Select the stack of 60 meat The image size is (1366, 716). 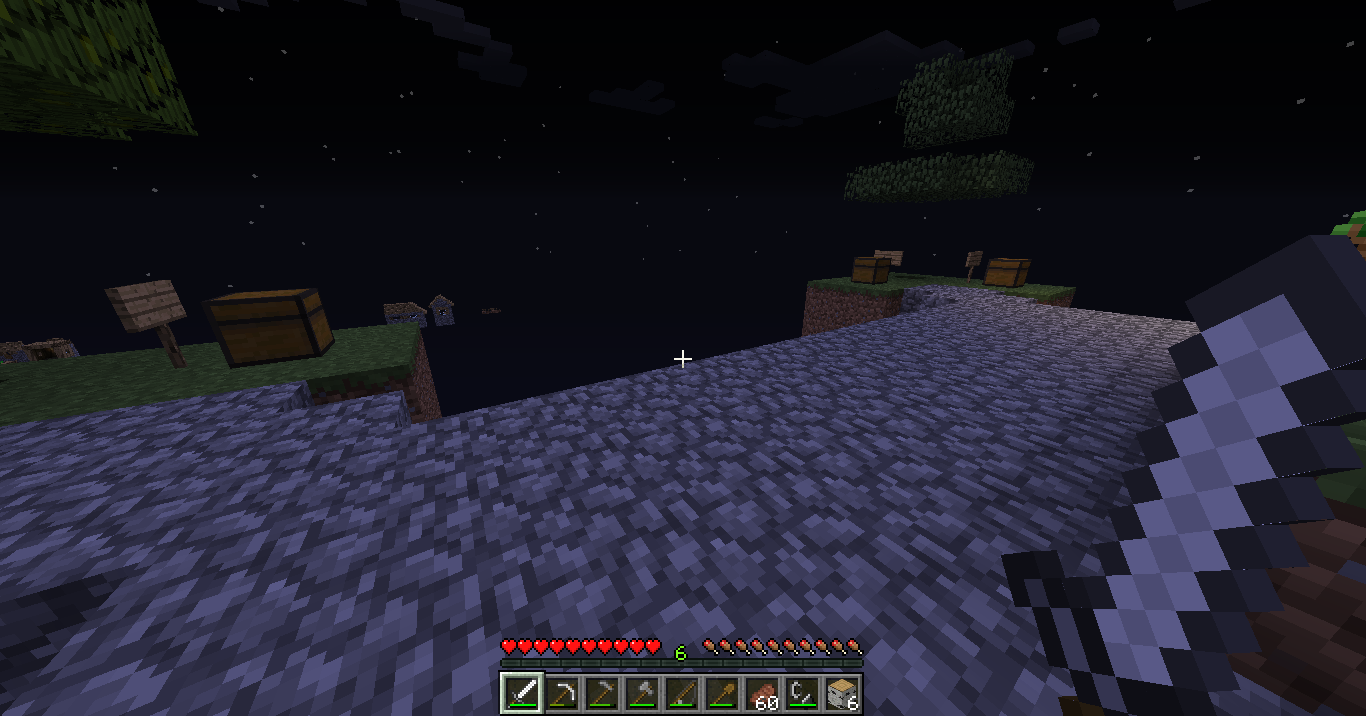762,692
